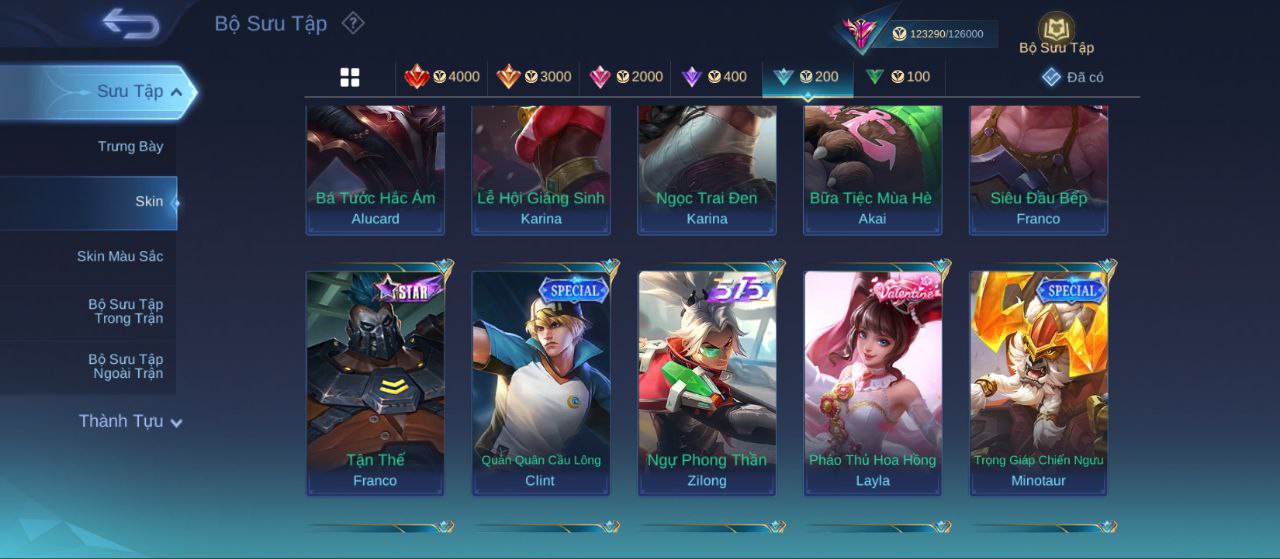Pick Minotaur's Trọng Giáp Chiến Ngưu skin
1280x559 pixels.
click(x=1039, y=382)
